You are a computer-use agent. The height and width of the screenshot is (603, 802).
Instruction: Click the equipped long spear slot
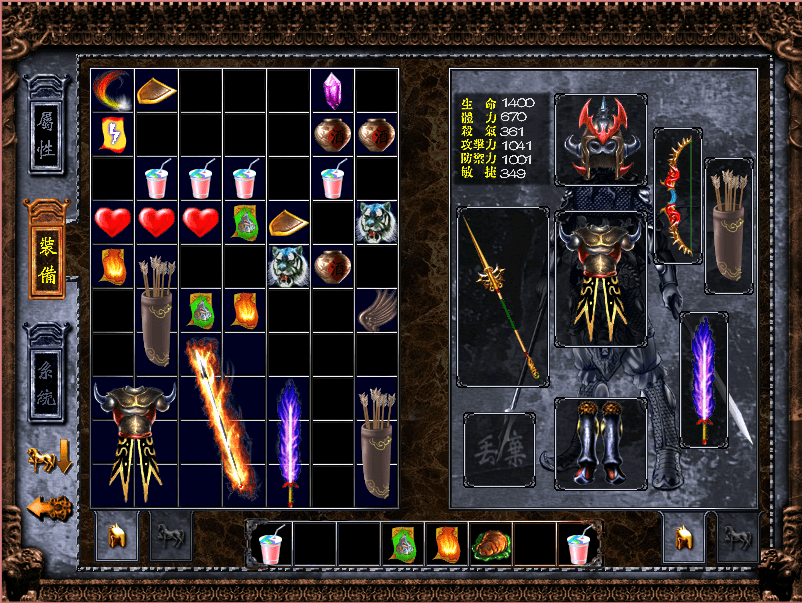point(502,297)
